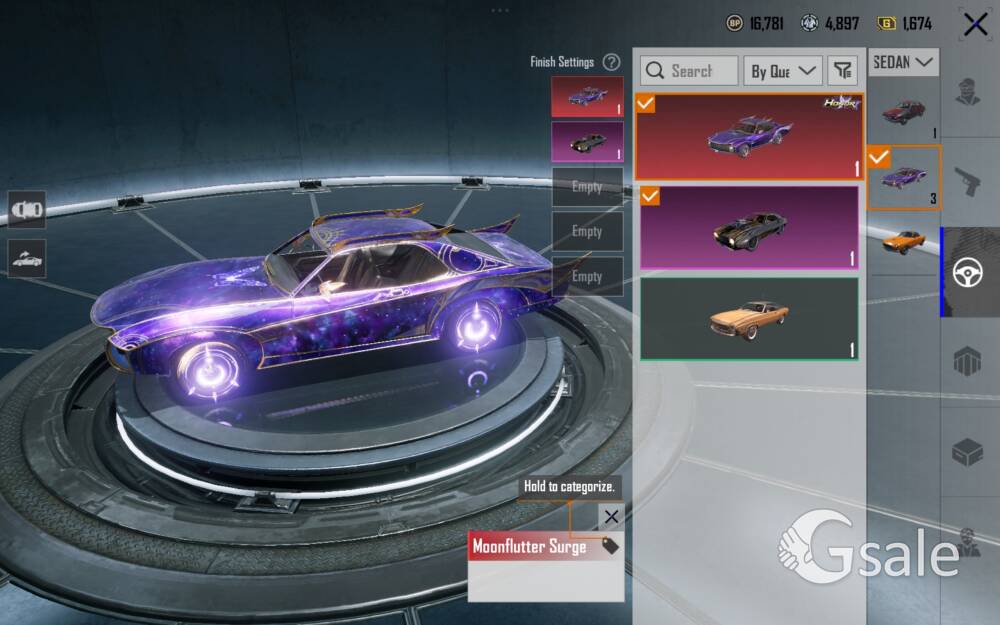Select the black car finish slot
This screenshot has width=1000, height=625.
587,142
